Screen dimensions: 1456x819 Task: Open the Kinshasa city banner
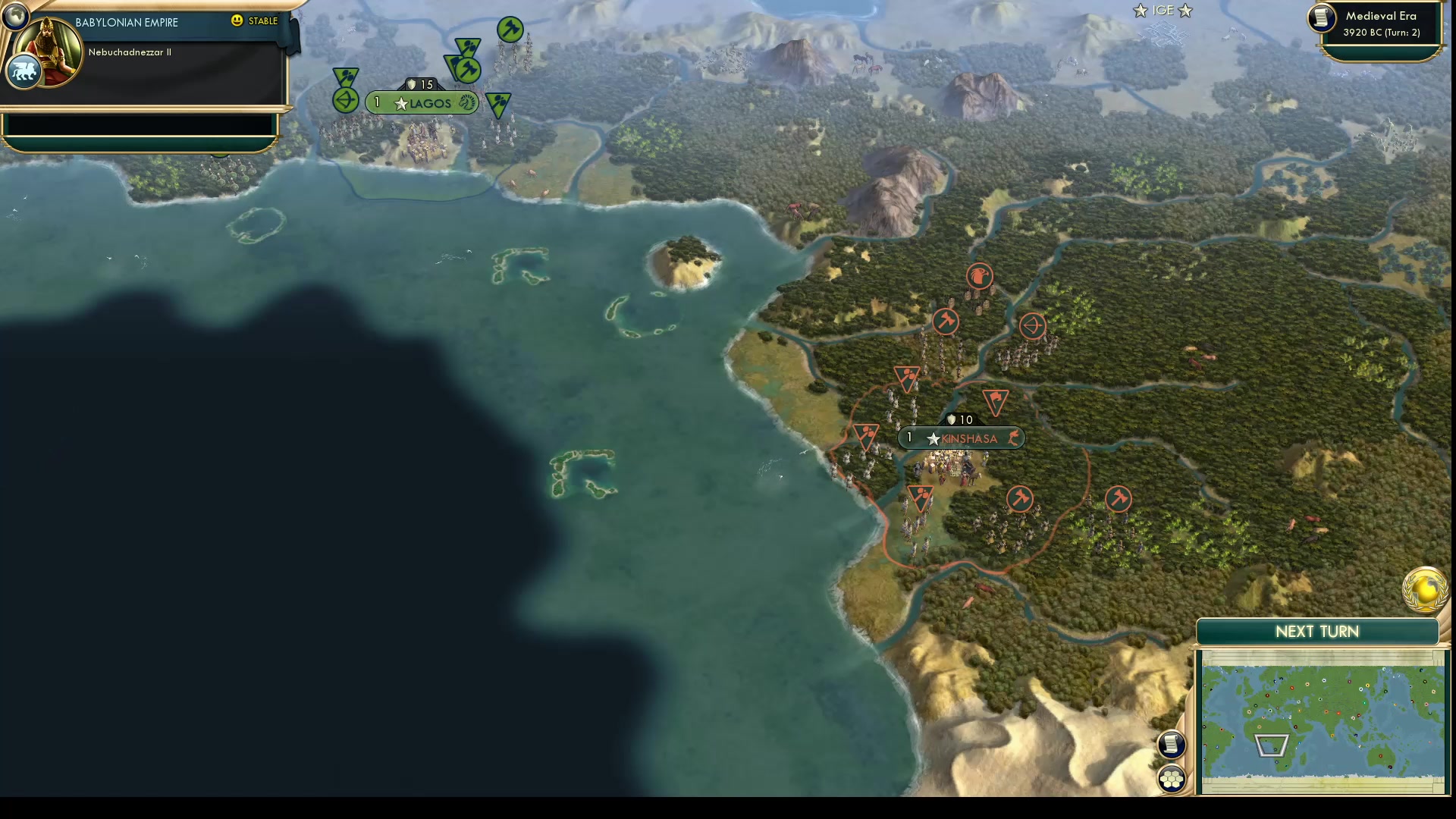pyautogui.click(x=962, y=438)
